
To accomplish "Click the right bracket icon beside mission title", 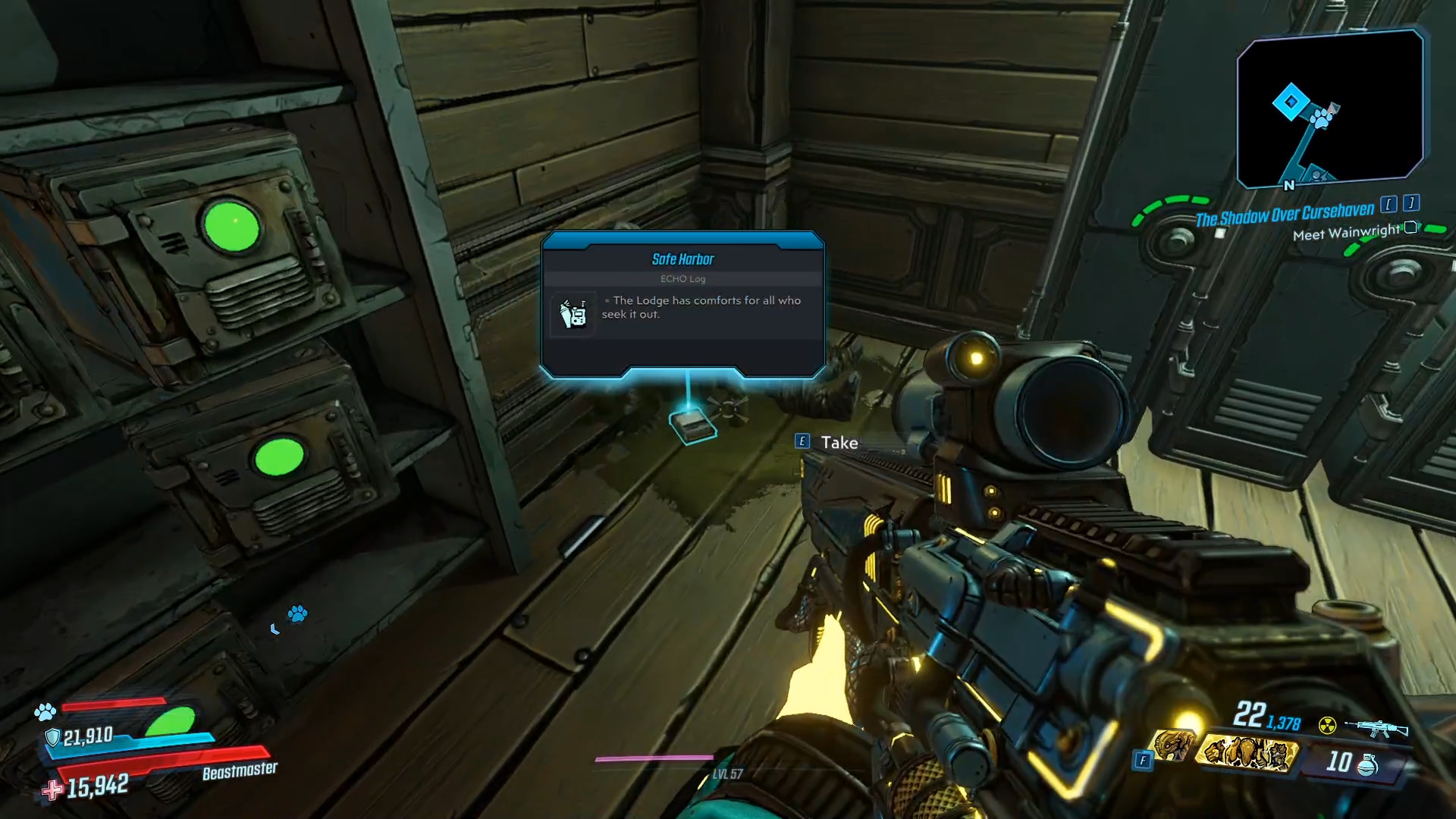I will 1411,204.
